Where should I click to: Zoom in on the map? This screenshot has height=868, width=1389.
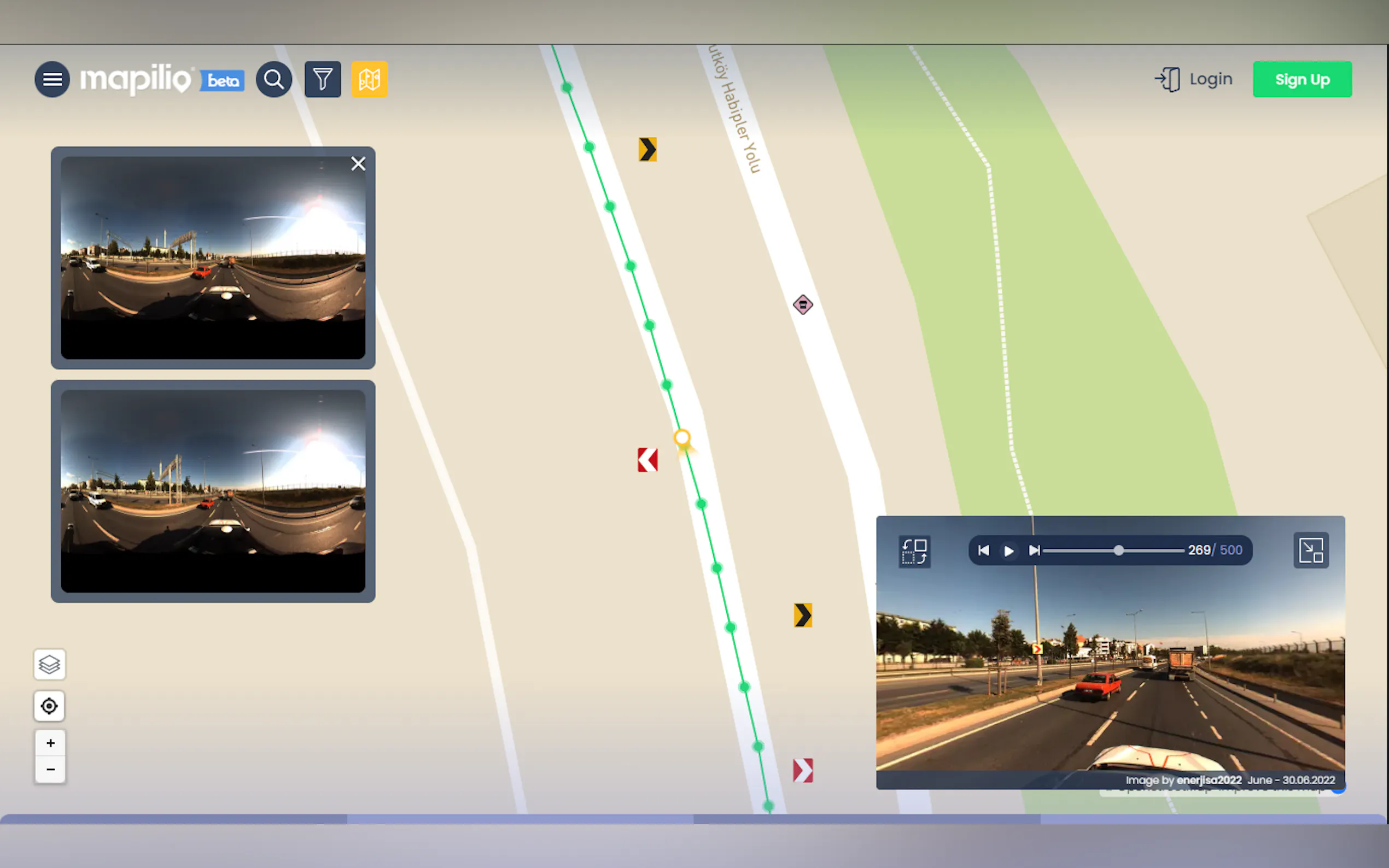point(50,743)
